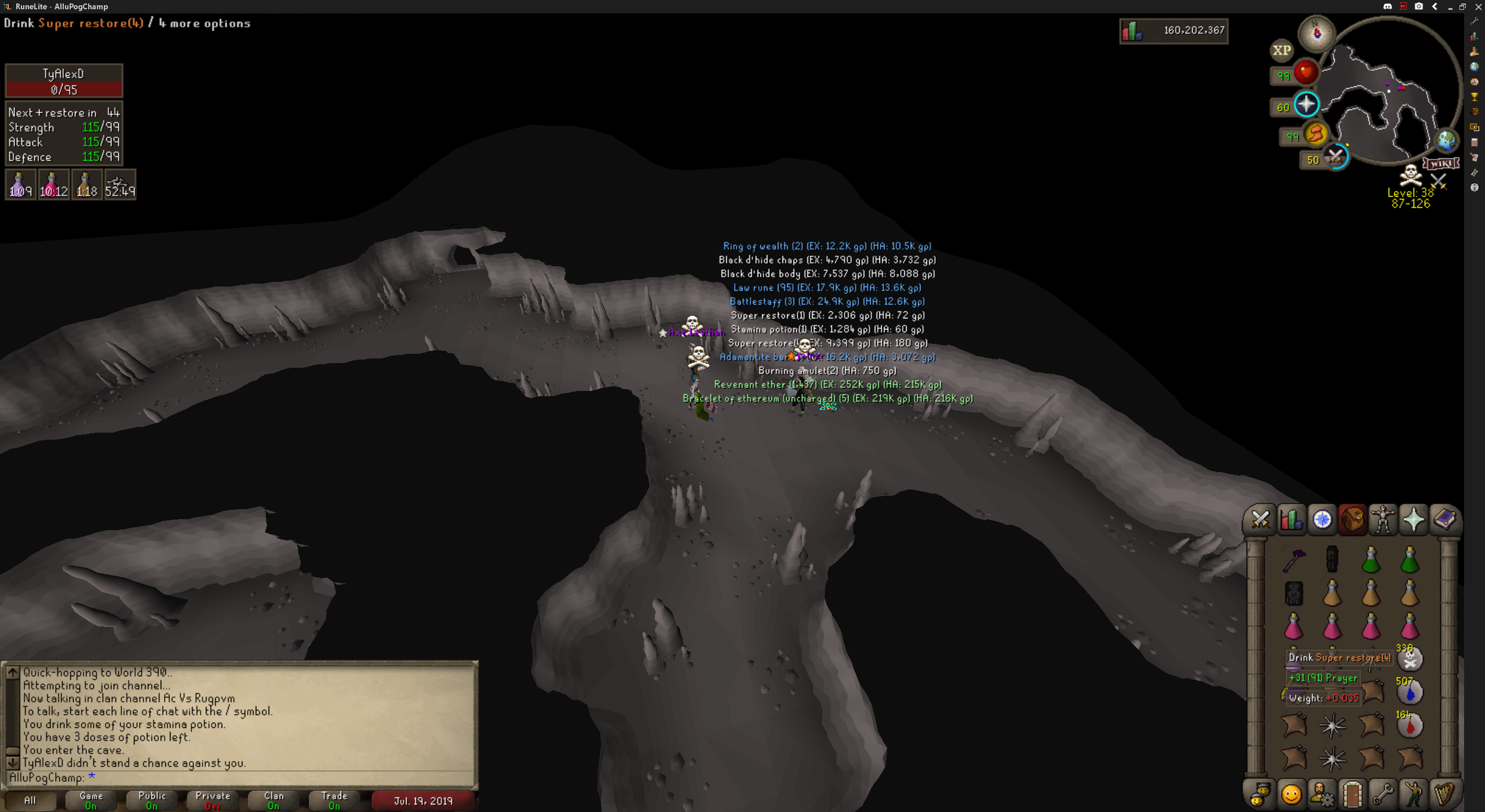Screen dimensions: 1485x812
Task: Open the Logout door tab
Action: pyautogui.click(x=1352, y=795)
